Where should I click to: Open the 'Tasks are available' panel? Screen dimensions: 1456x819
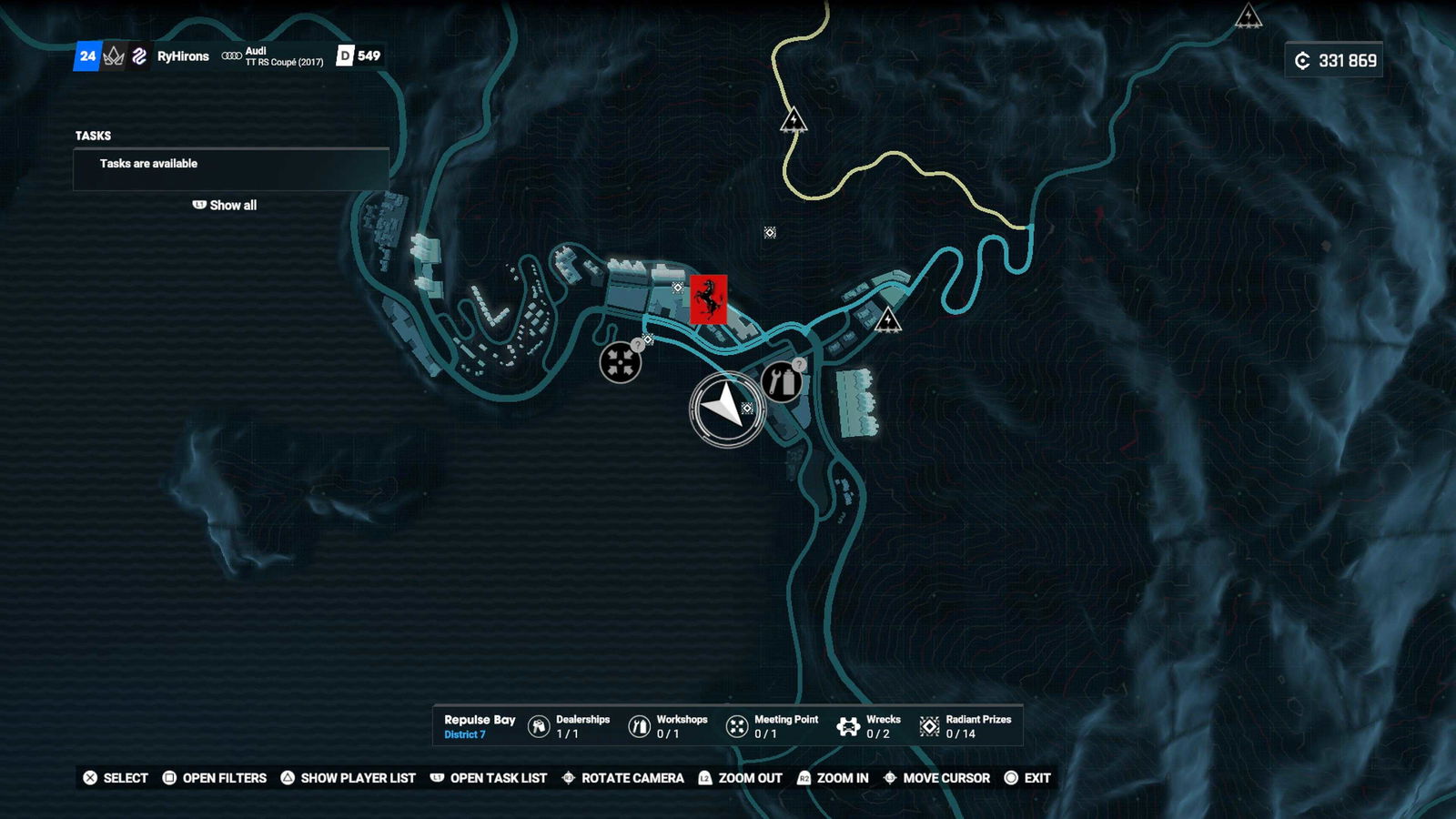231,165
